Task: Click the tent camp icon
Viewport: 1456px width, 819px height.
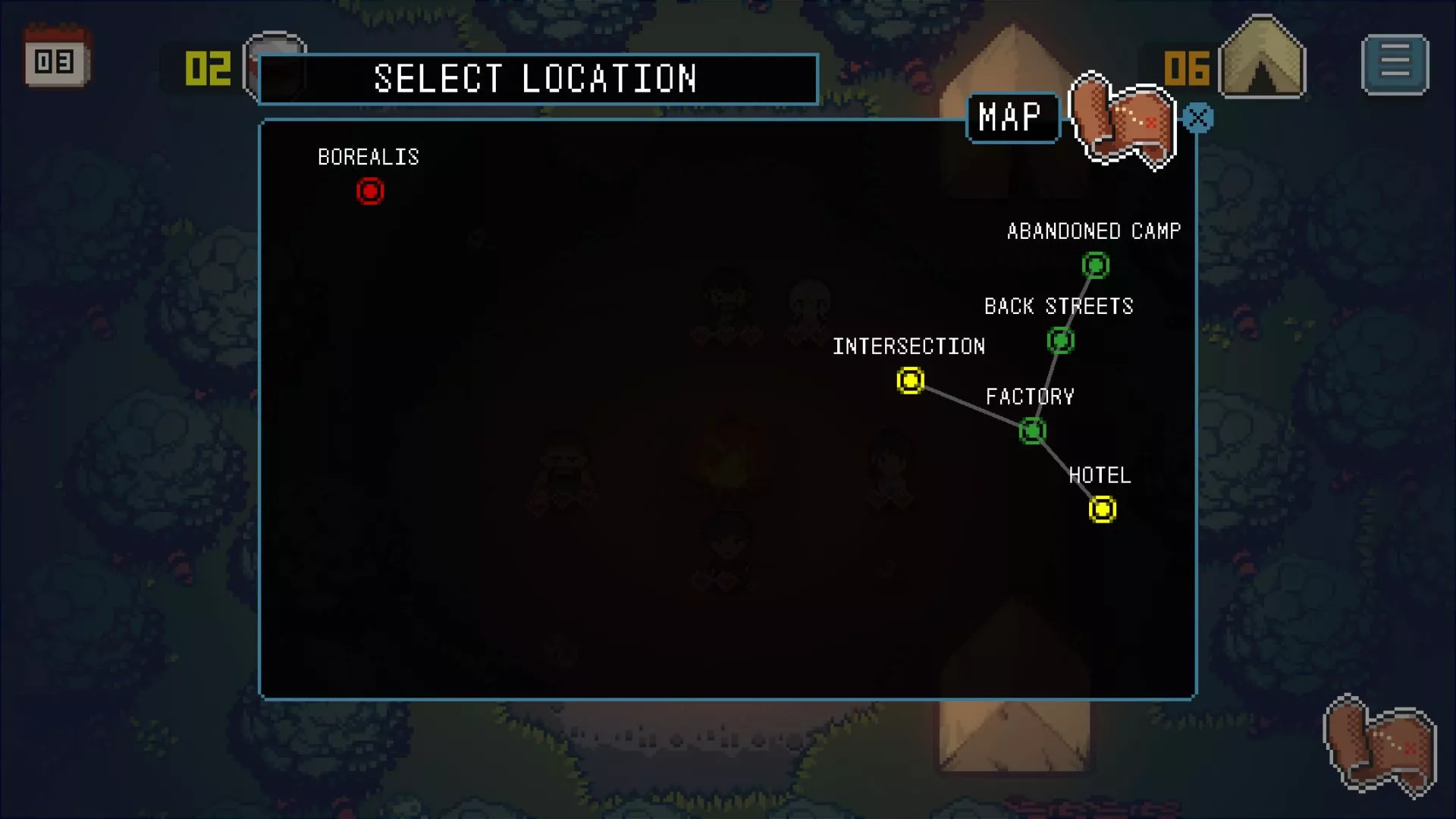Action: (1262, 61)
